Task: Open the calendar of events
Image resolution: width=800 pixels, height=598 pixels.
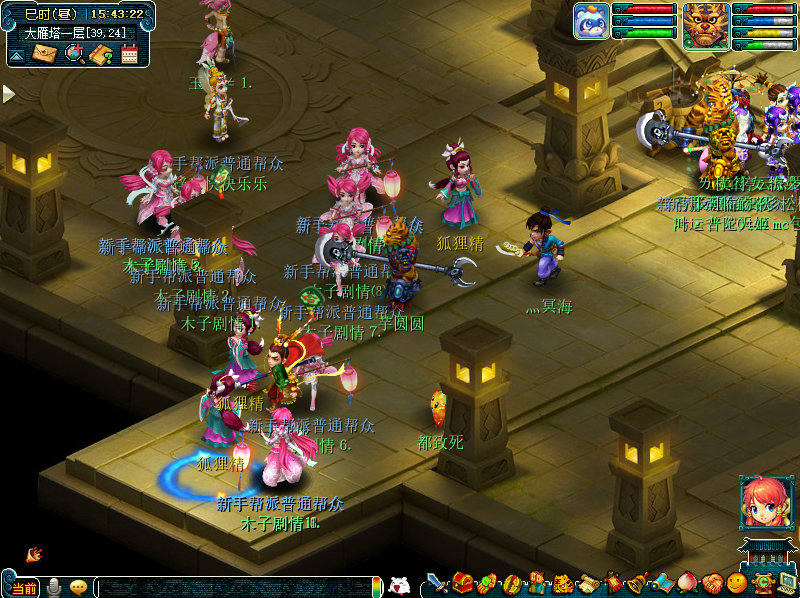Action: (x=129, y=54)
